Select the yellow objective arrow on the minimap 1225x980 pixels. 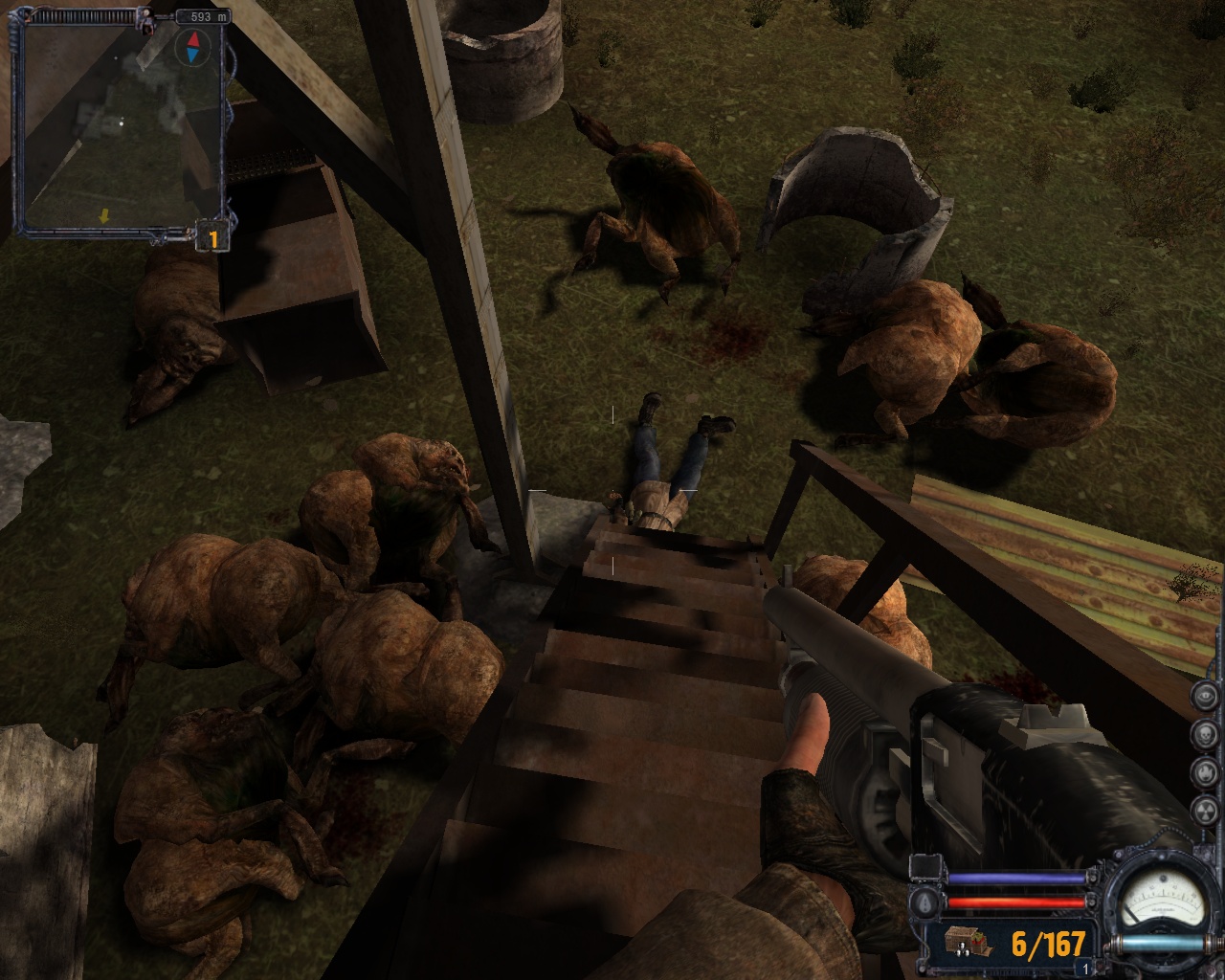[104, 217]
